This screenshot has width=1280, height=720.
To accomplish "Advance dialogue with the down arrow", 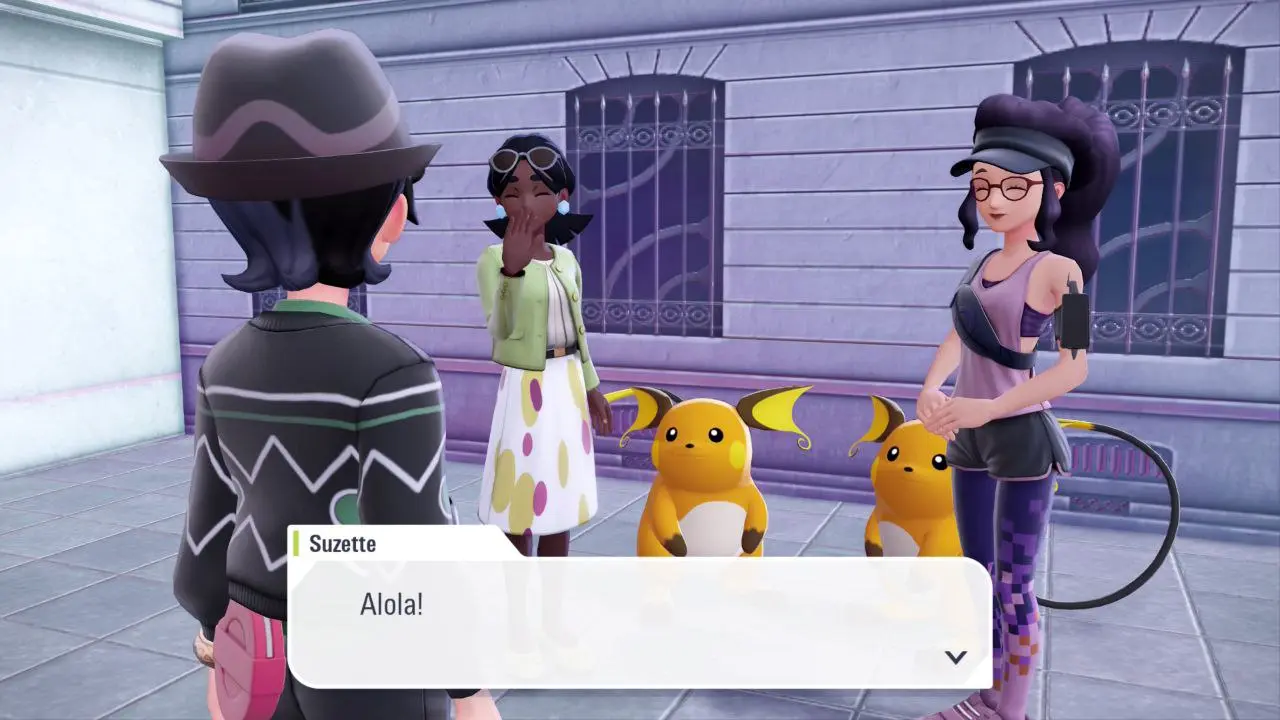I will coord(956,657).
